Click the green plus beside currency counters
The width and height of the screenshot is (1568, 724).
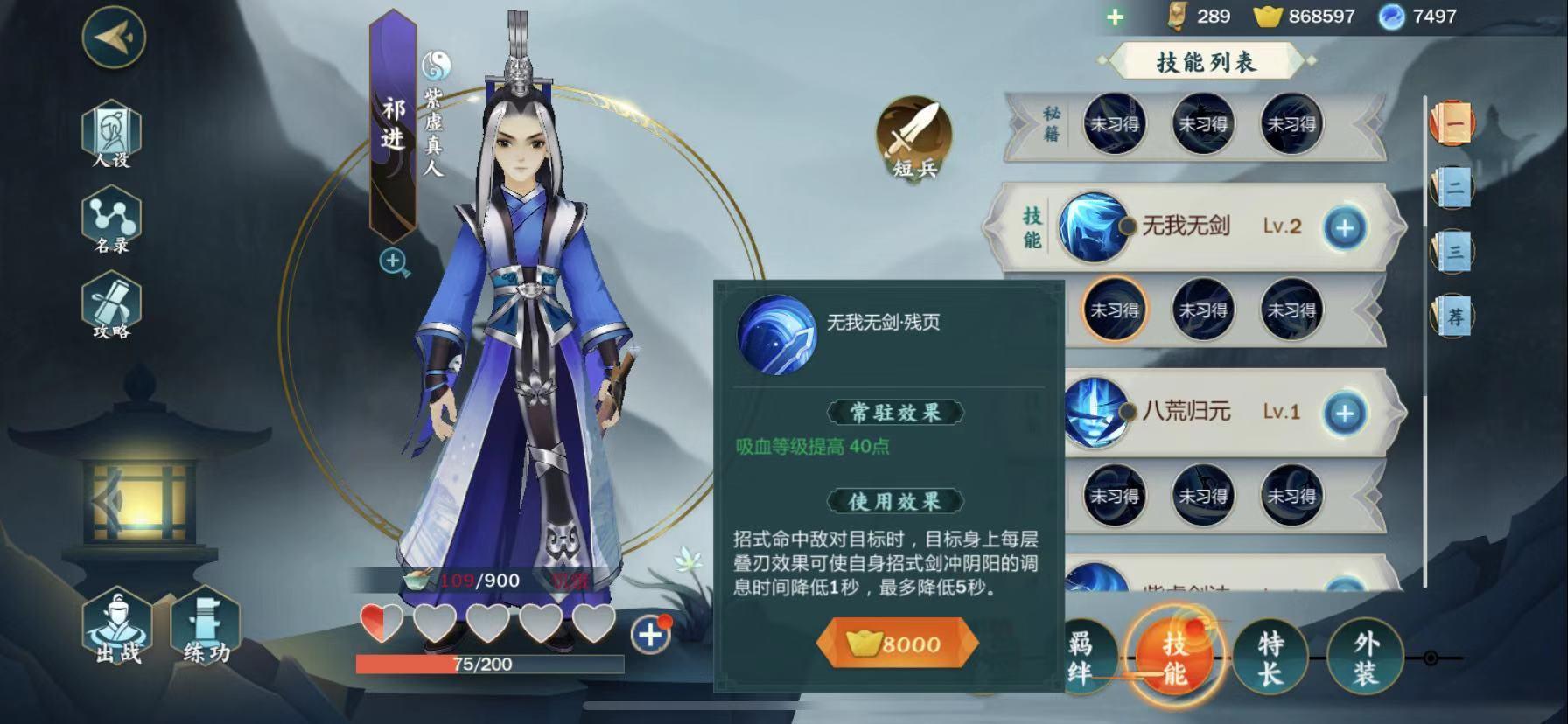[x=1115, y=16]
